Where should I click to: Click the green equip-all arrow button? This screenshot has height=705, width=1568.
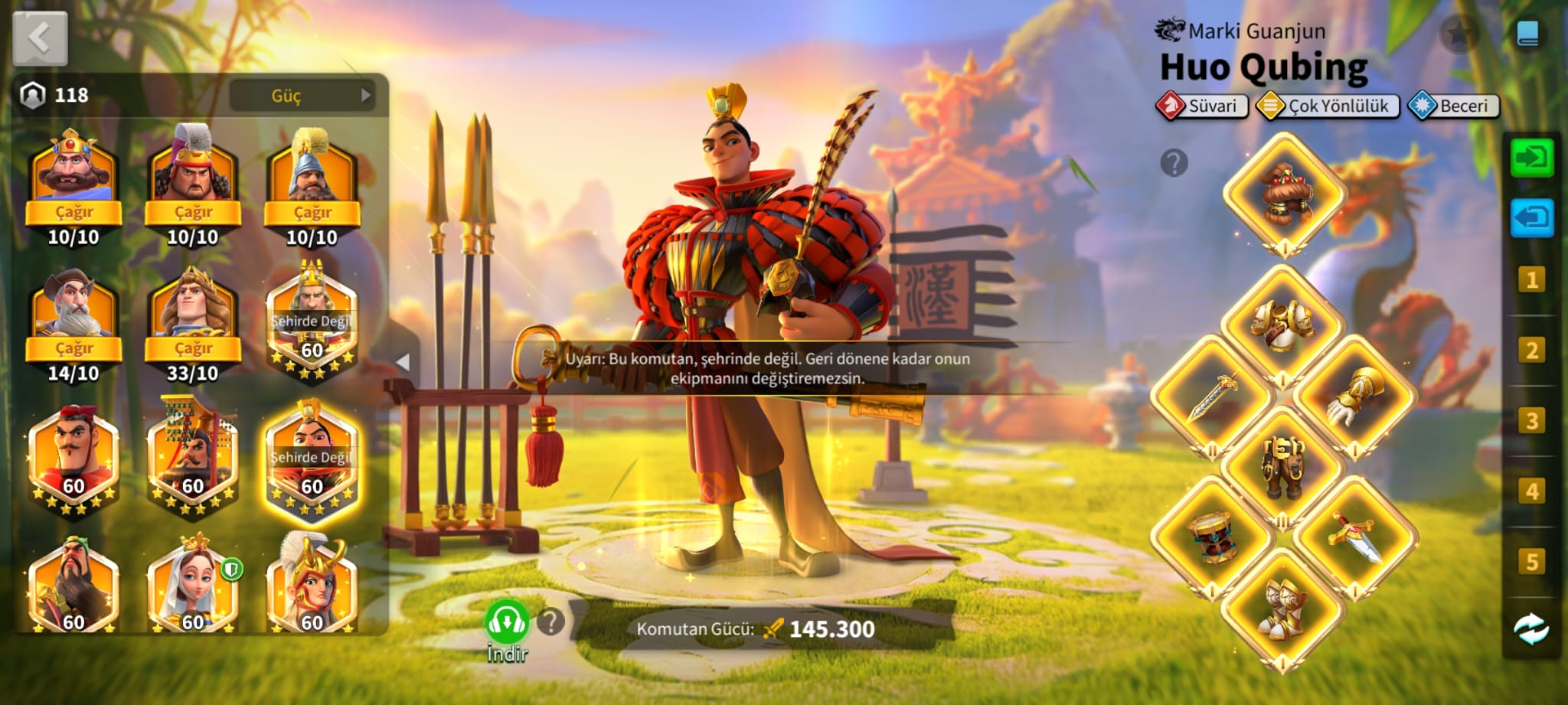pyautogui.click(x=1531, y=158)
